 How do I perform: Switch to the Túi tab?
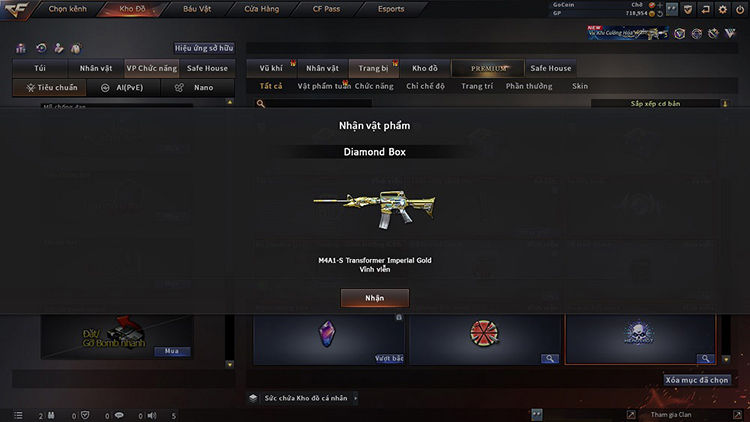[39, 68]
